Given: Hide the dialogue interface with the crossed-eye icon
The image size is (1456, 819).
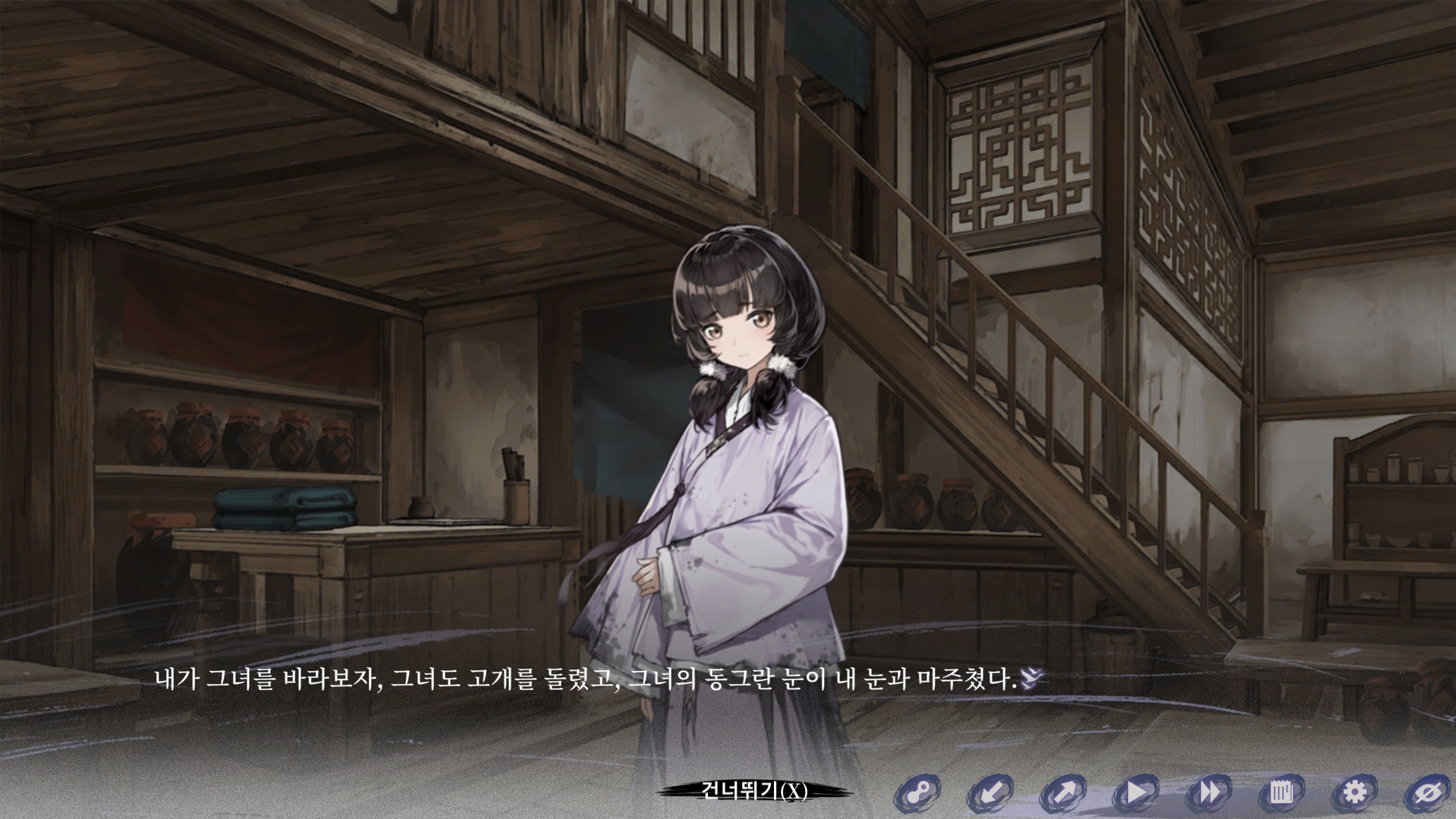Looking at the screenshot, I should (x=1427, y=793).
